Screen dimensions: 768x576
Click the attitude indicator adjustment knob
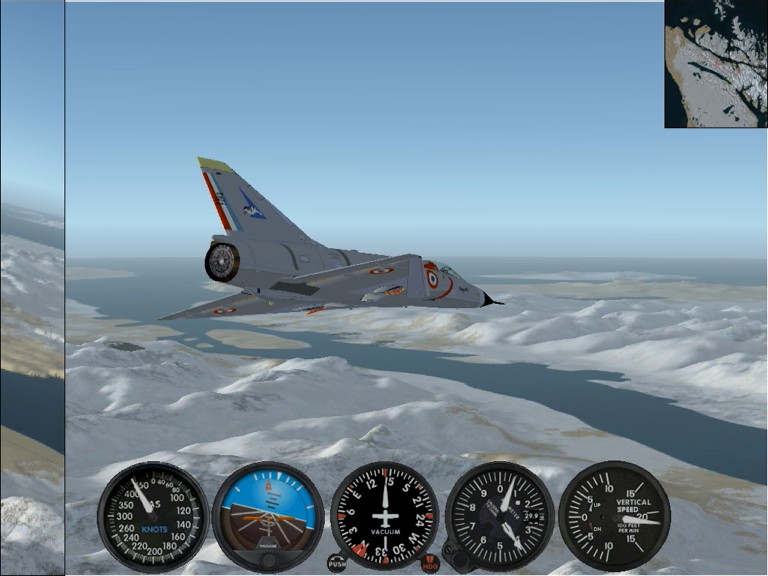(x=268, y=561)
